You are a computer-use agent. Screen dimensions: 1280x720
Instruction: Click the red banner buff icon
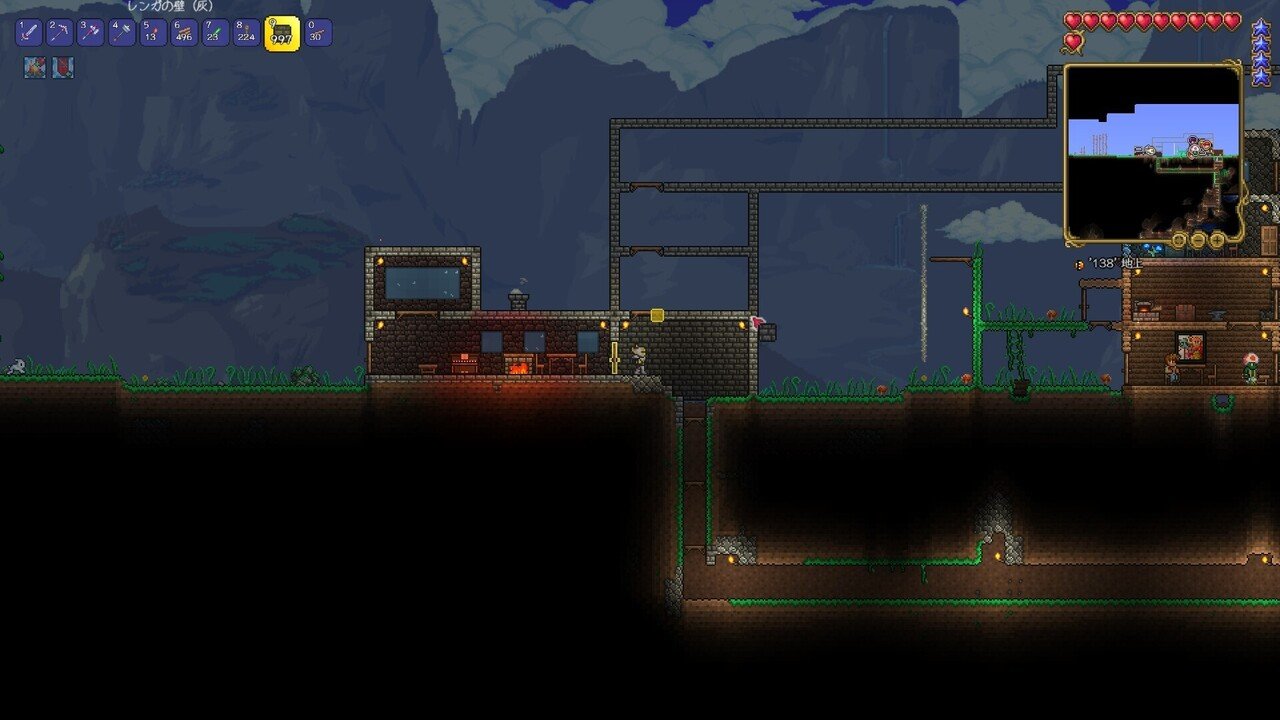(63, 68)
